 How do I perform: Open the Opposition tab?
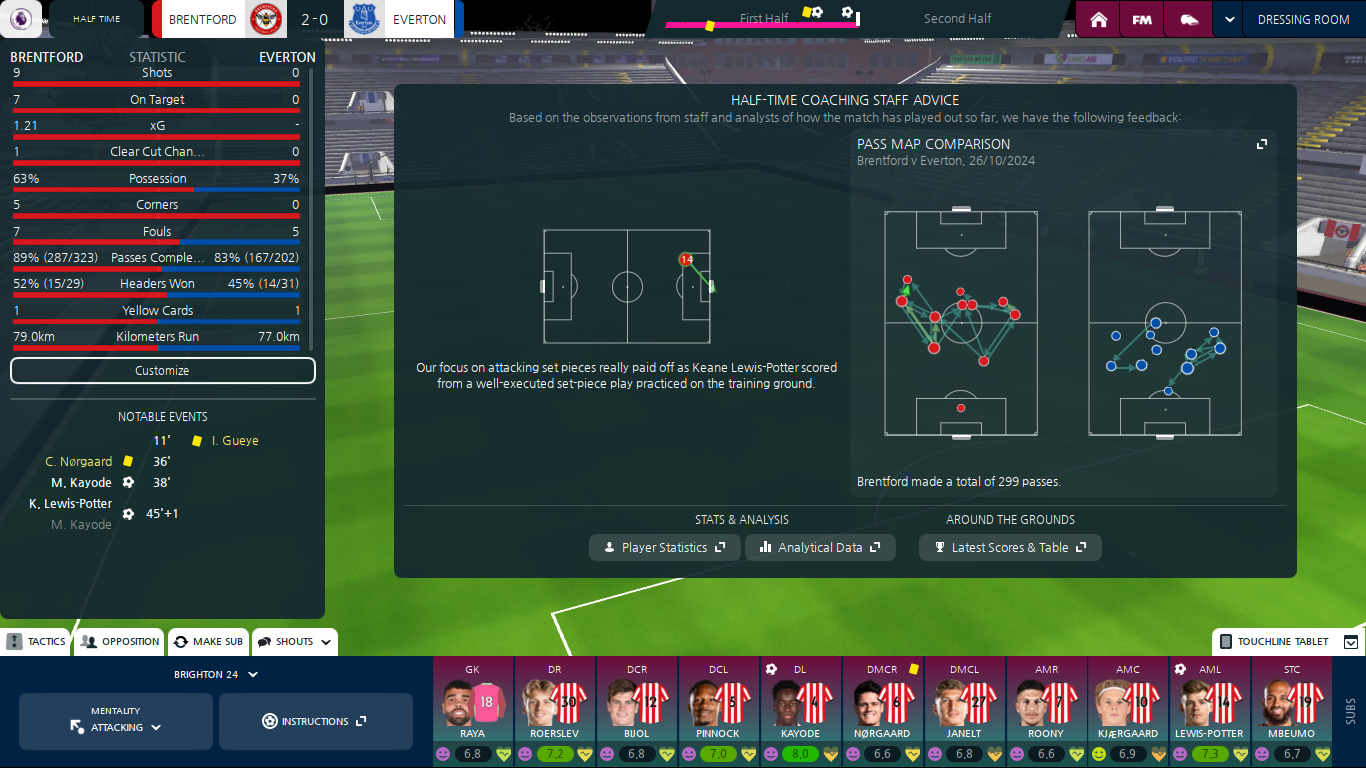[120, 642]
